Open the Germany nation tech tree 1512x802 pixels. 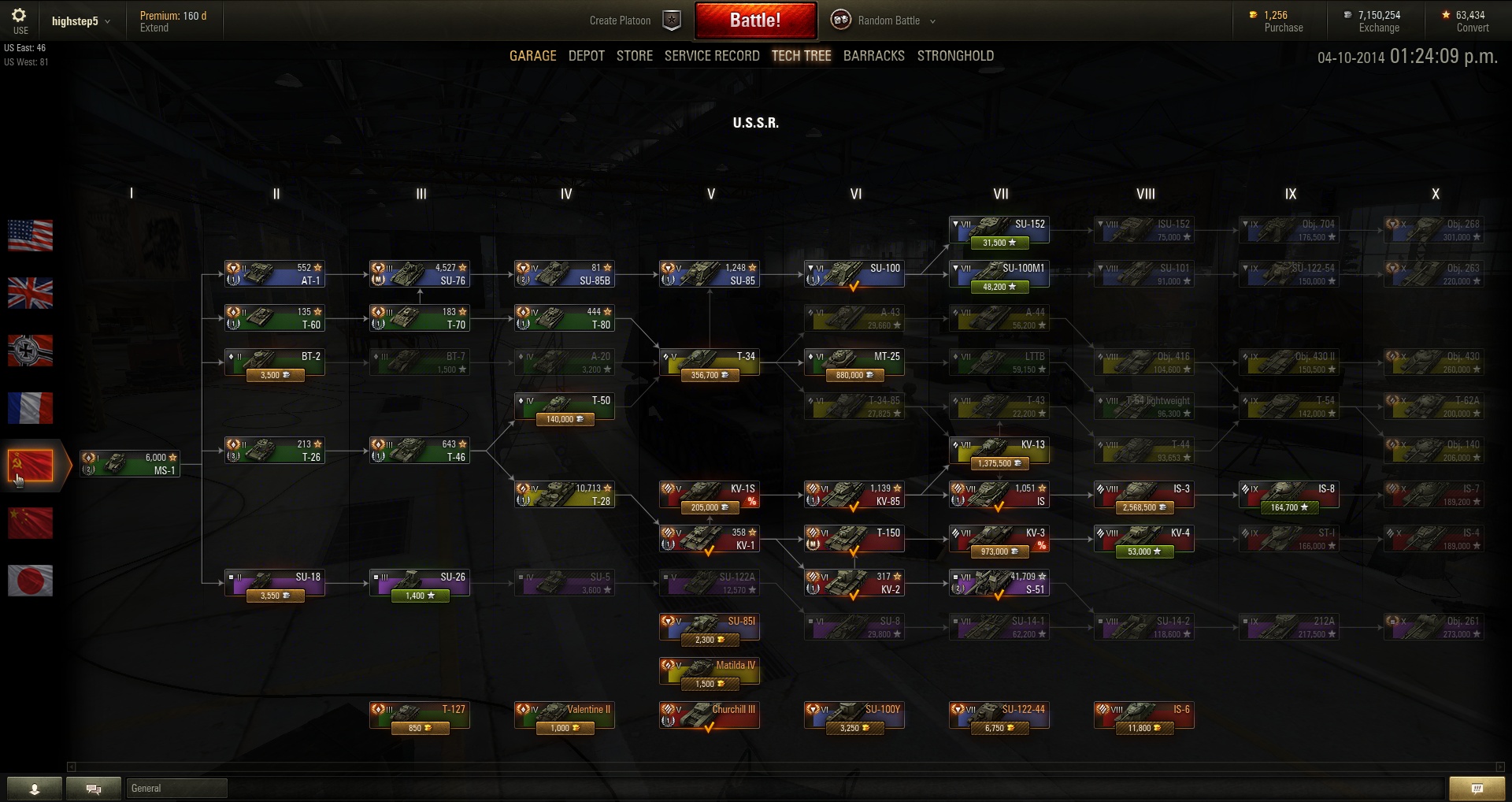click(30, 351)
